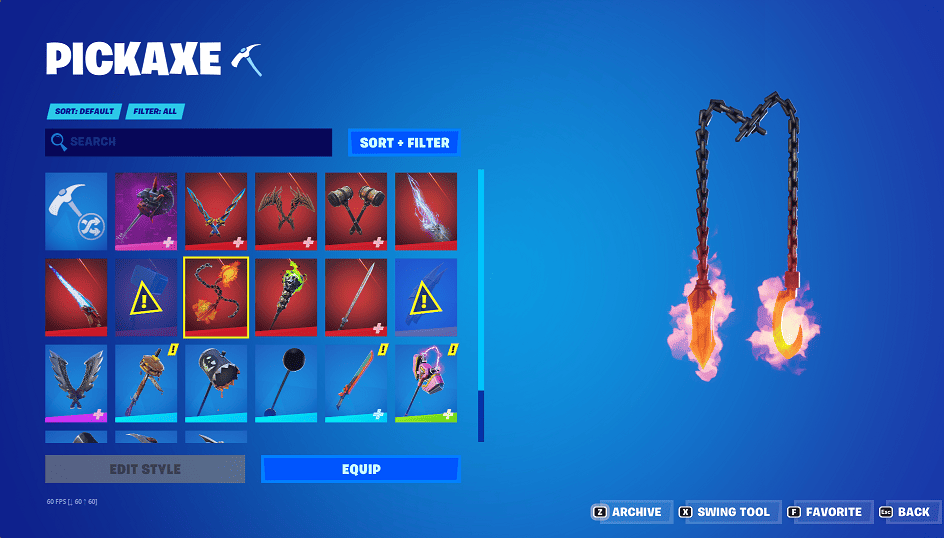Choose the burger-topped pickaxe
This screenshot has height=538, width=944.
146,383
